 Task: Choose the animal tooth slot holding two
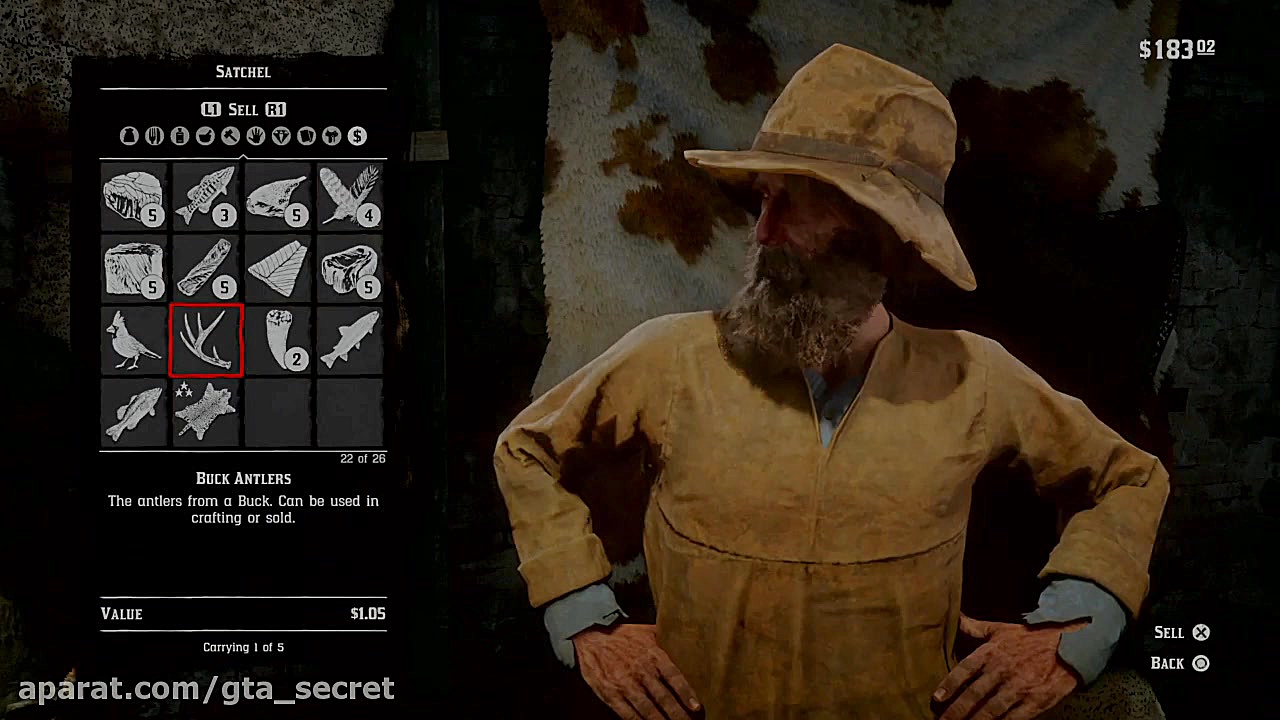tap(278, 341)
